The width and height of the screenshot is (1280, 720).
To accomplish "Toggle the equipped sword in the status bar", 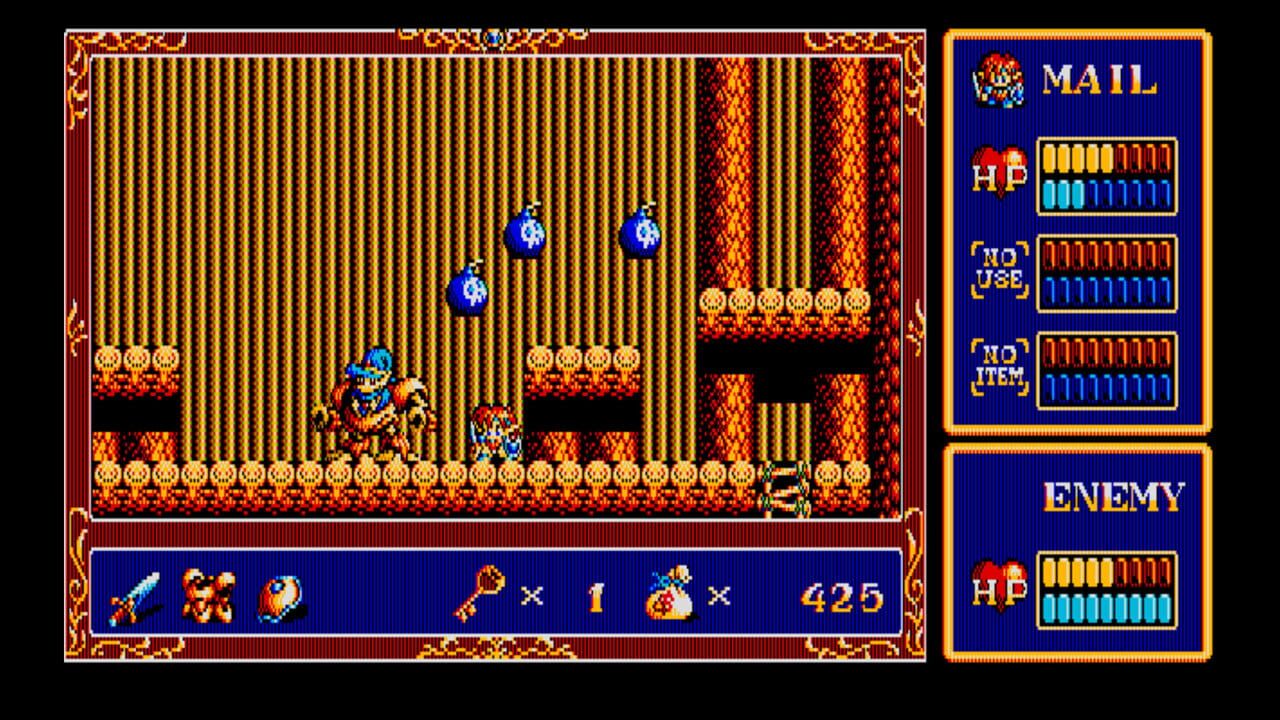I will 135,594.
